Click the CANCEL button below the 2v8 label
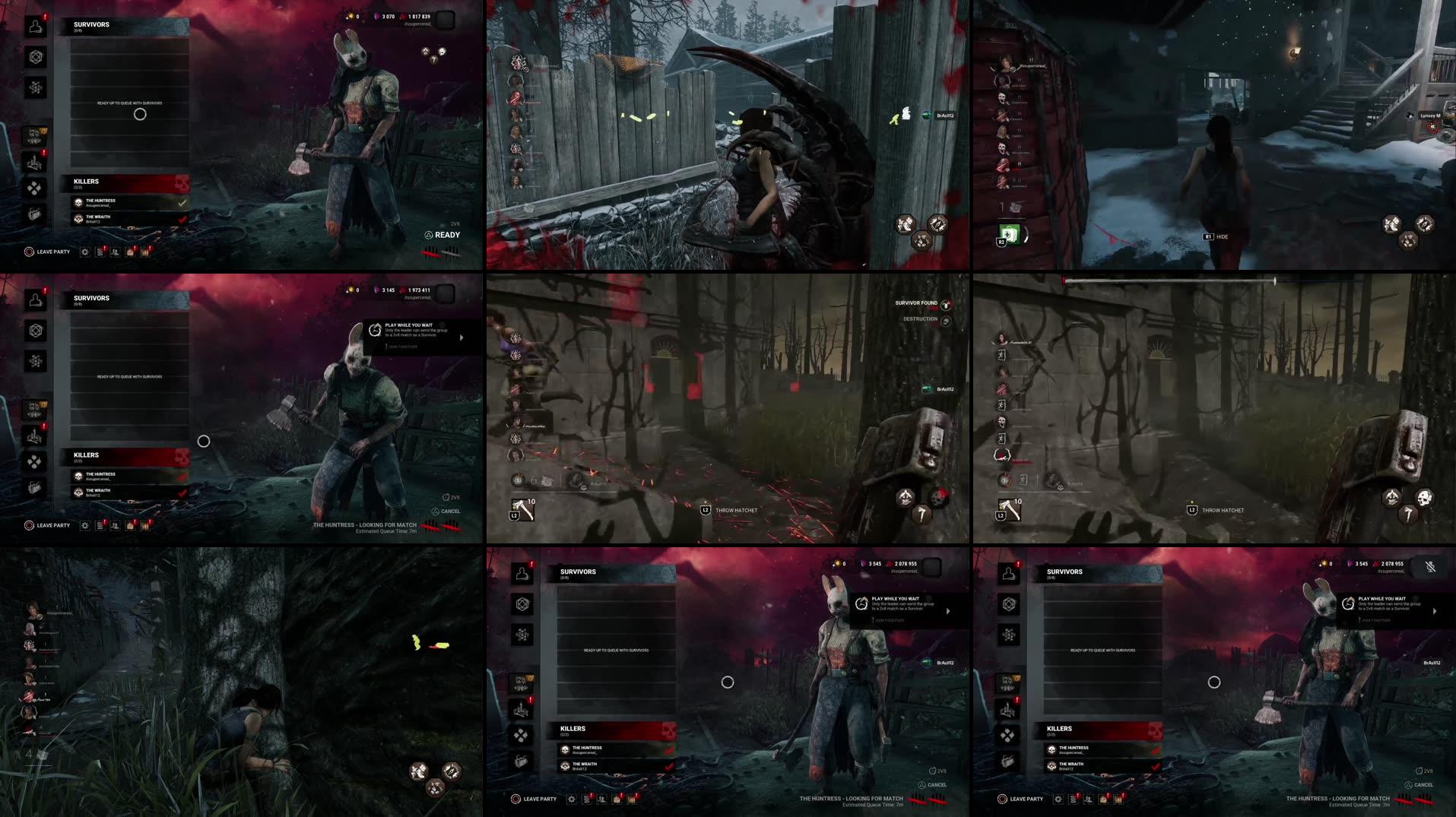The height and width of the screenshot is (817, 1456). coord(448,511)
